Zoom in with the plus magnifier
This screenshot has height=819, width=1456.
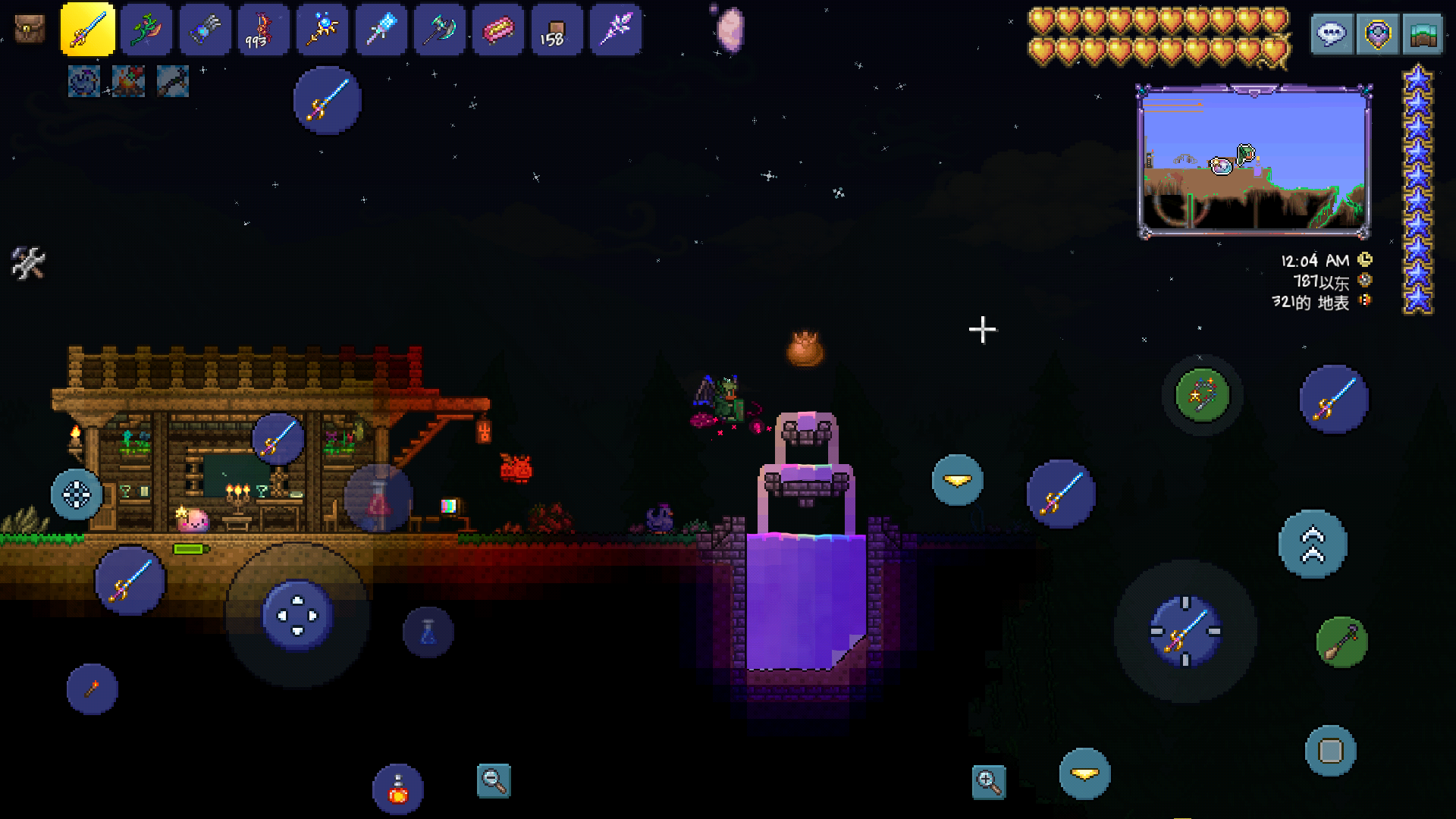pyautogui.click(x=989, y=782)
